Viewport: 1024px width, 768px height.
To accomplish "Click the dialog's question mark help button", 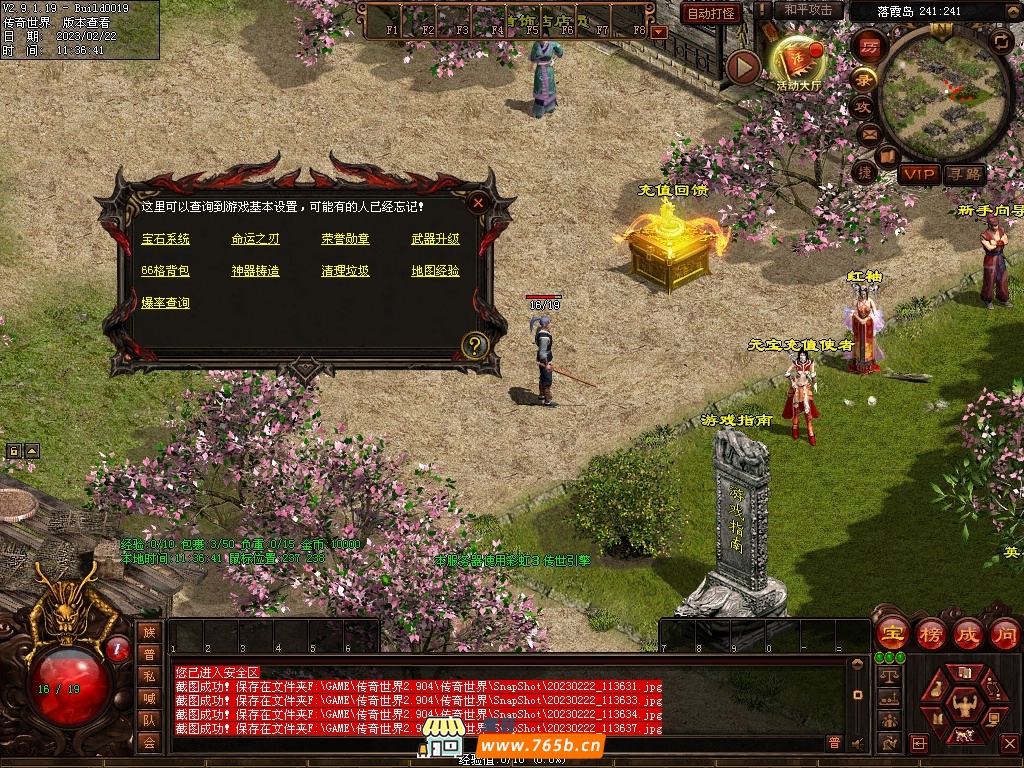I will pyautogui.click(x=475, y=346).
